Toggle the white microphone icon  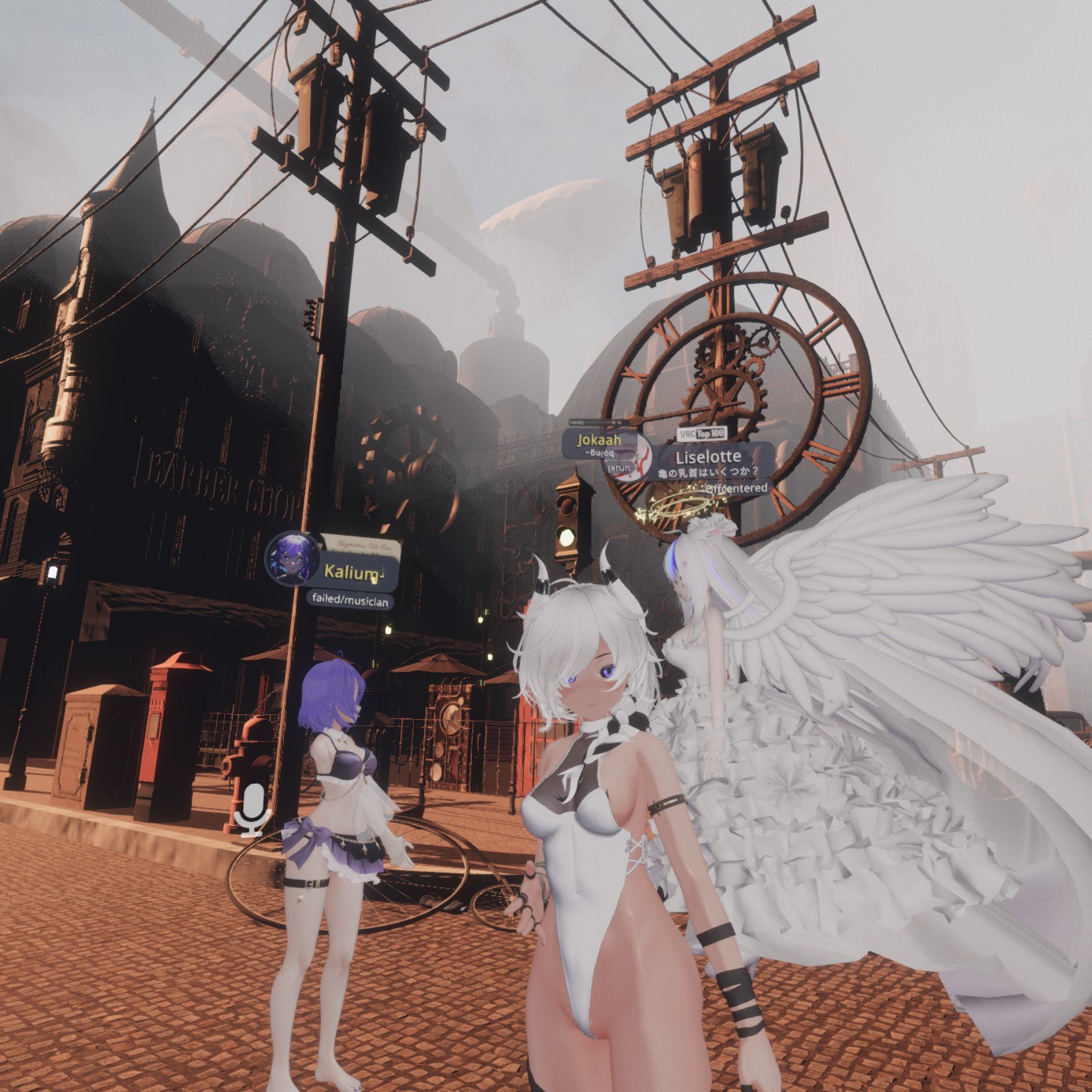pos(253,807)
